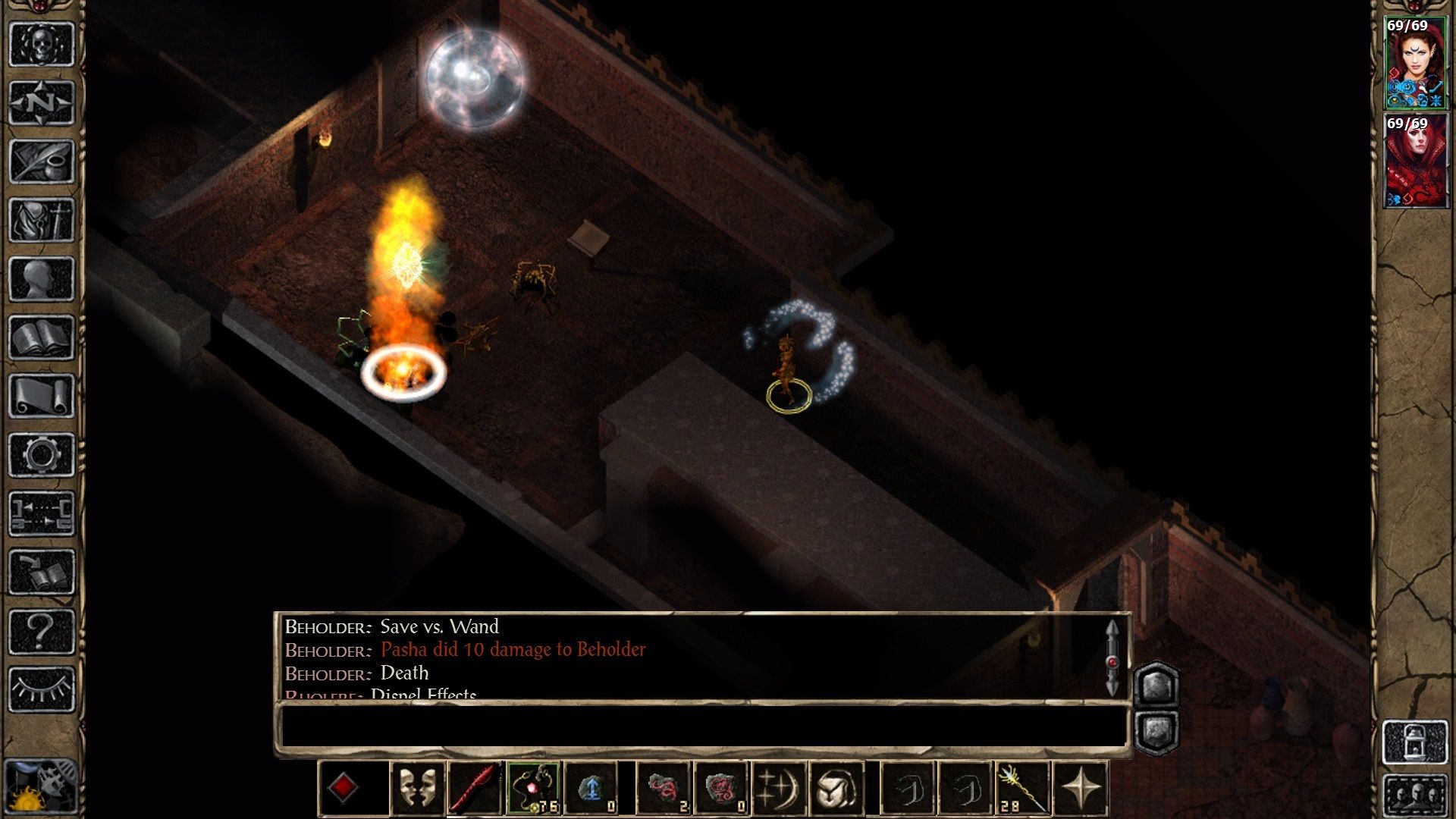Screen dimensions: 1456x819
Task: Open the priest scroll button
Action: (41, 396)
